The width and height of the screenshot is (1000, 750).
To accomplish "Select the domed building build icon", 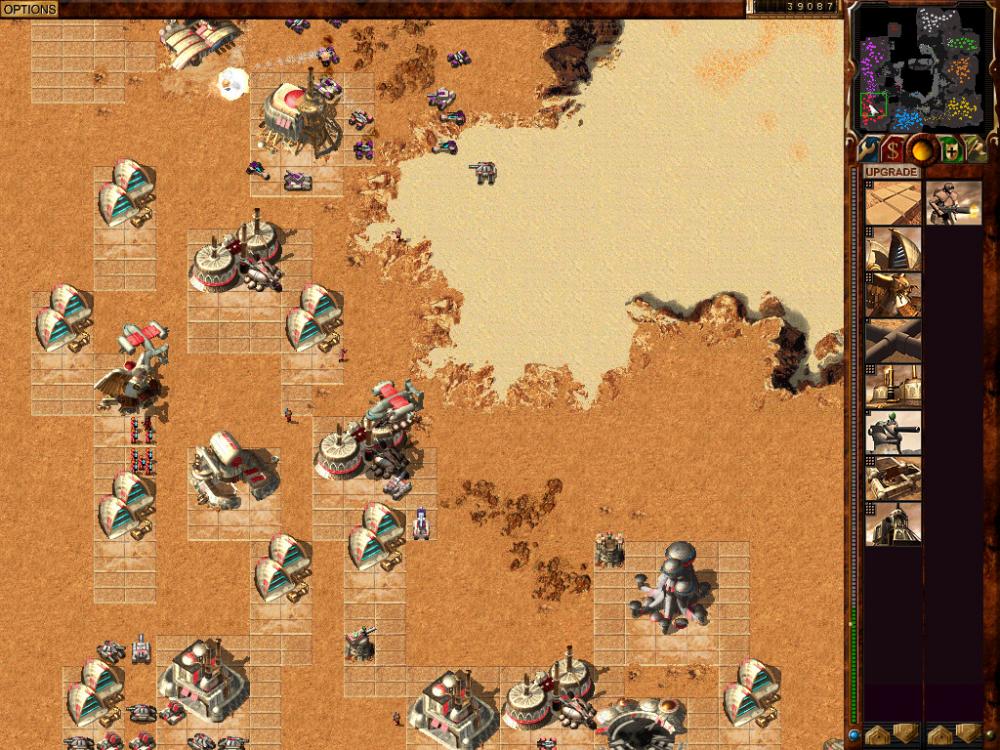I will [x=893, y=524].
